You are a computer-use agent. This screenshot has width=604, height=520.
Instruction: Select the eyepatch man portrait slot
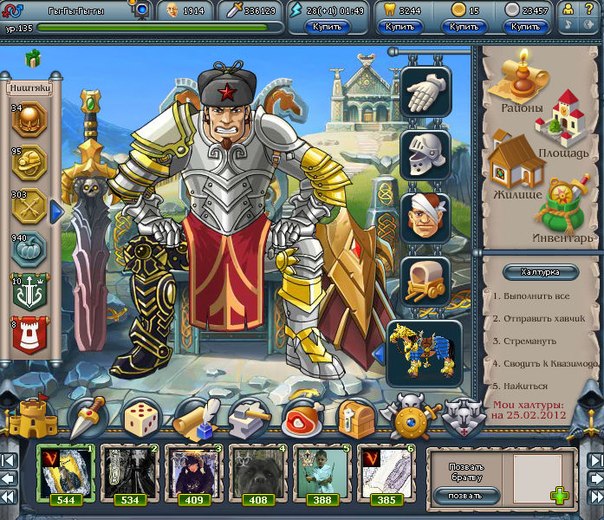tap(424, 217)
